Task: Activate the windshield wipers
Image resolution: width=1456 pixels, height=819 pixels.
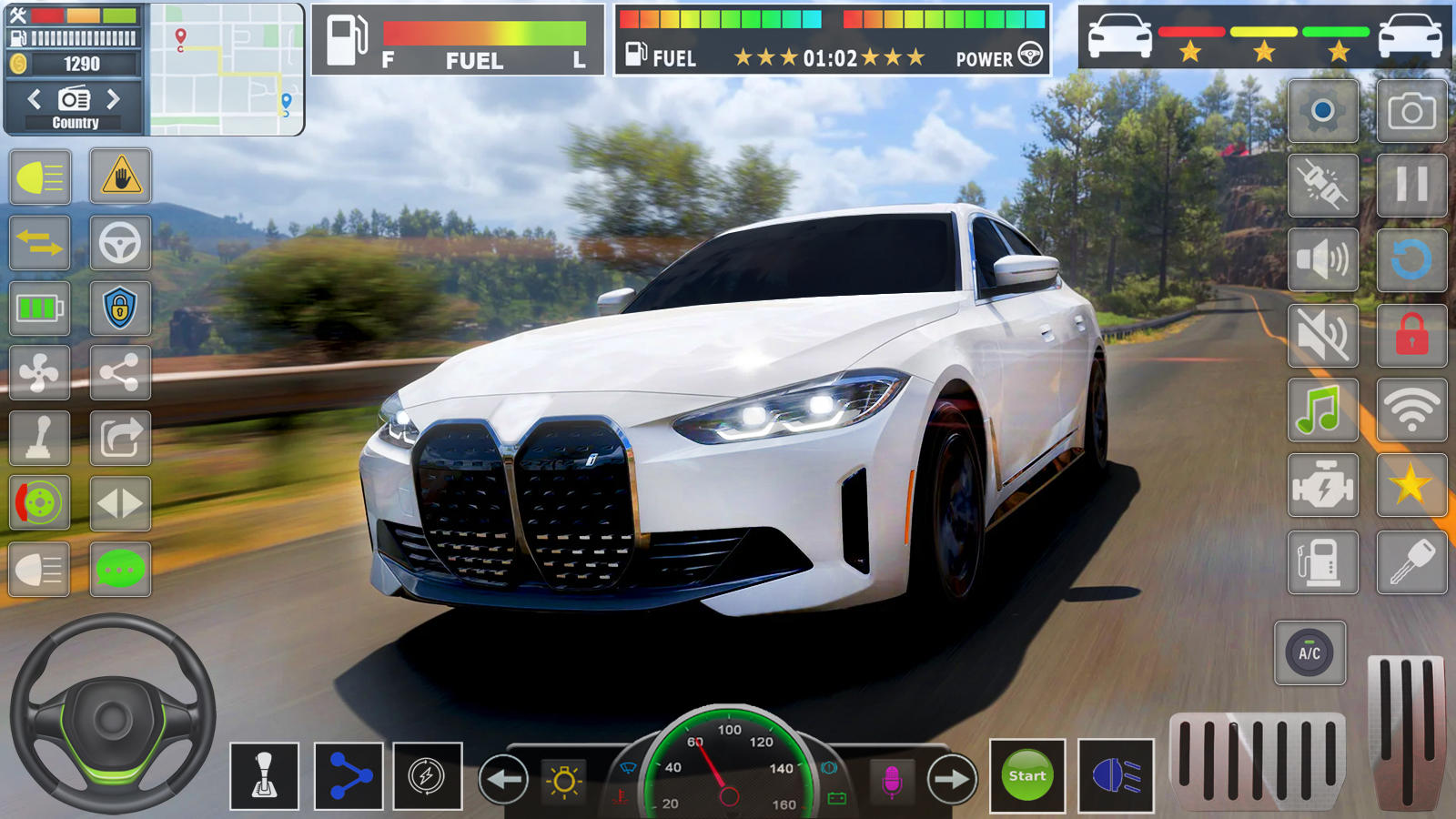Action: [628, 767]
